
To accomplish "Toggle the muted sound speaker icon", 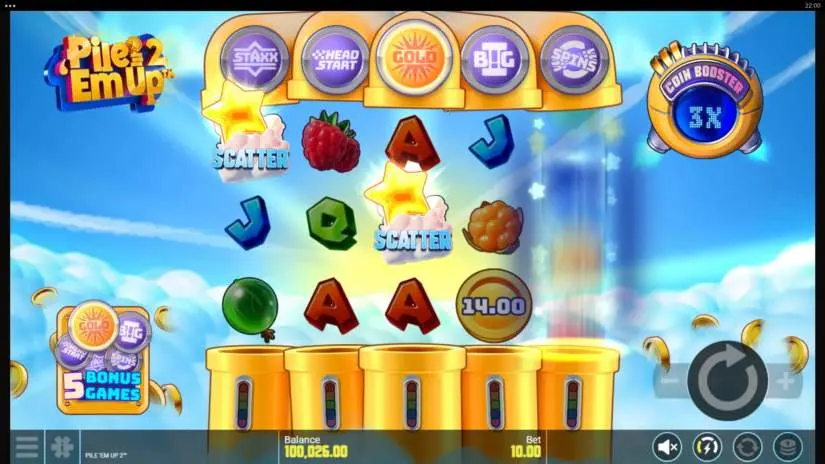I will tap(667, 446).
